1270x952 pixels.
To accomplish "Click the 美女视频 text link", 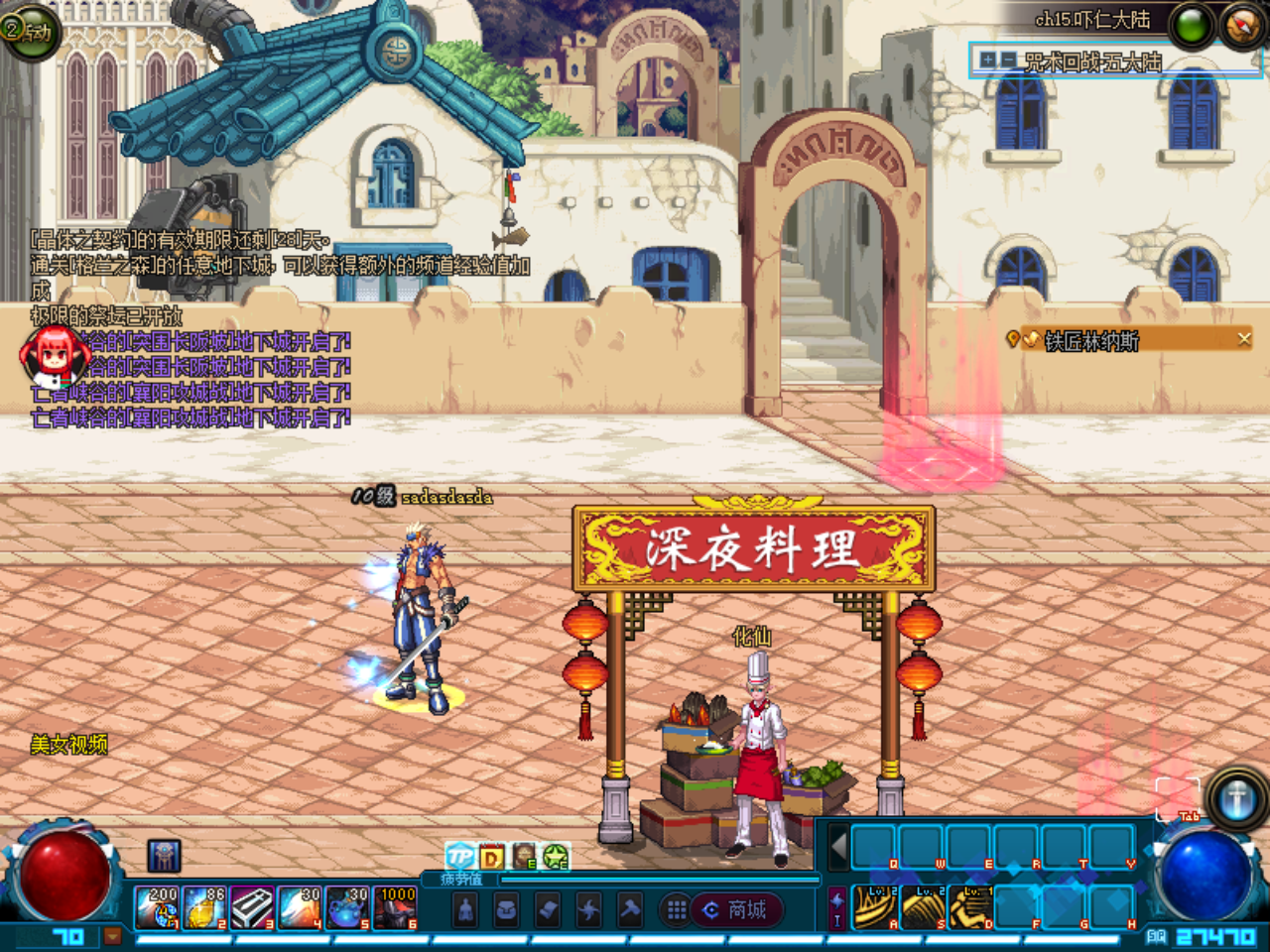I will tap(69, 742).
